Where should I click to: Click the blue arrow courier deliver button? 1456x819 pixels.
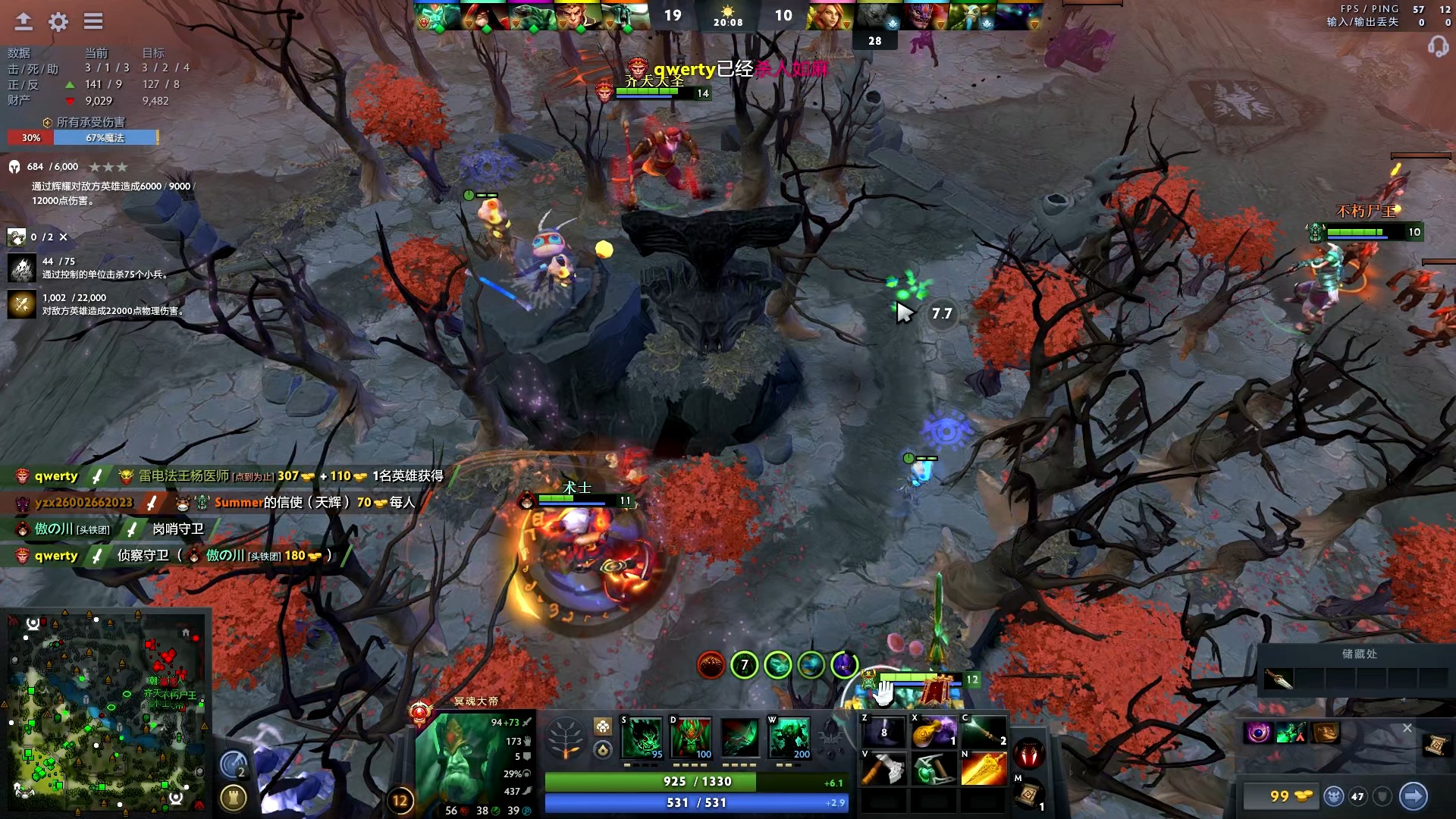click(x=1413, y=795)
